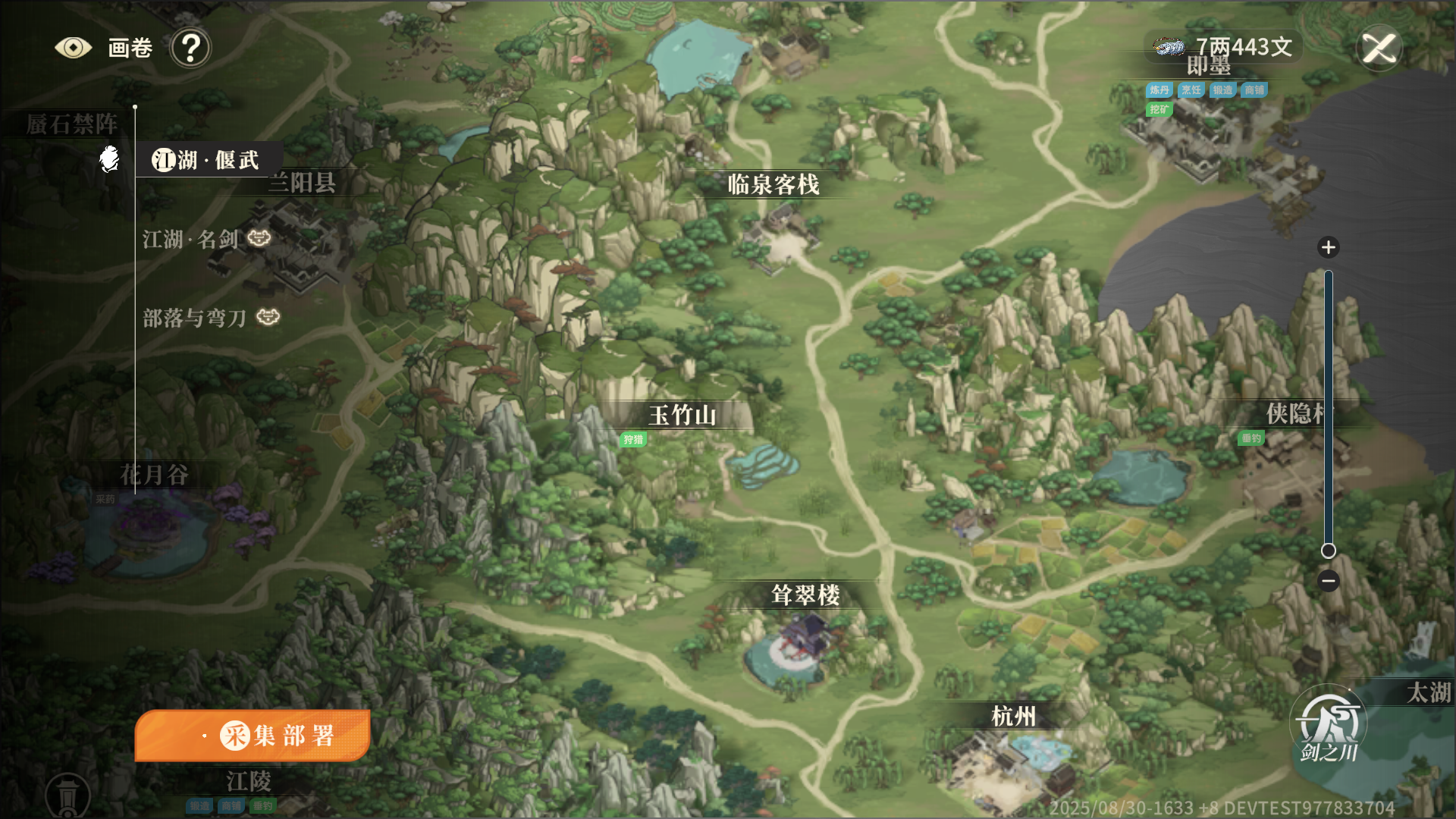Click the ? help icon
Image resolution: width=1456 pixels, height=819 pixels.
pos(192,47)
